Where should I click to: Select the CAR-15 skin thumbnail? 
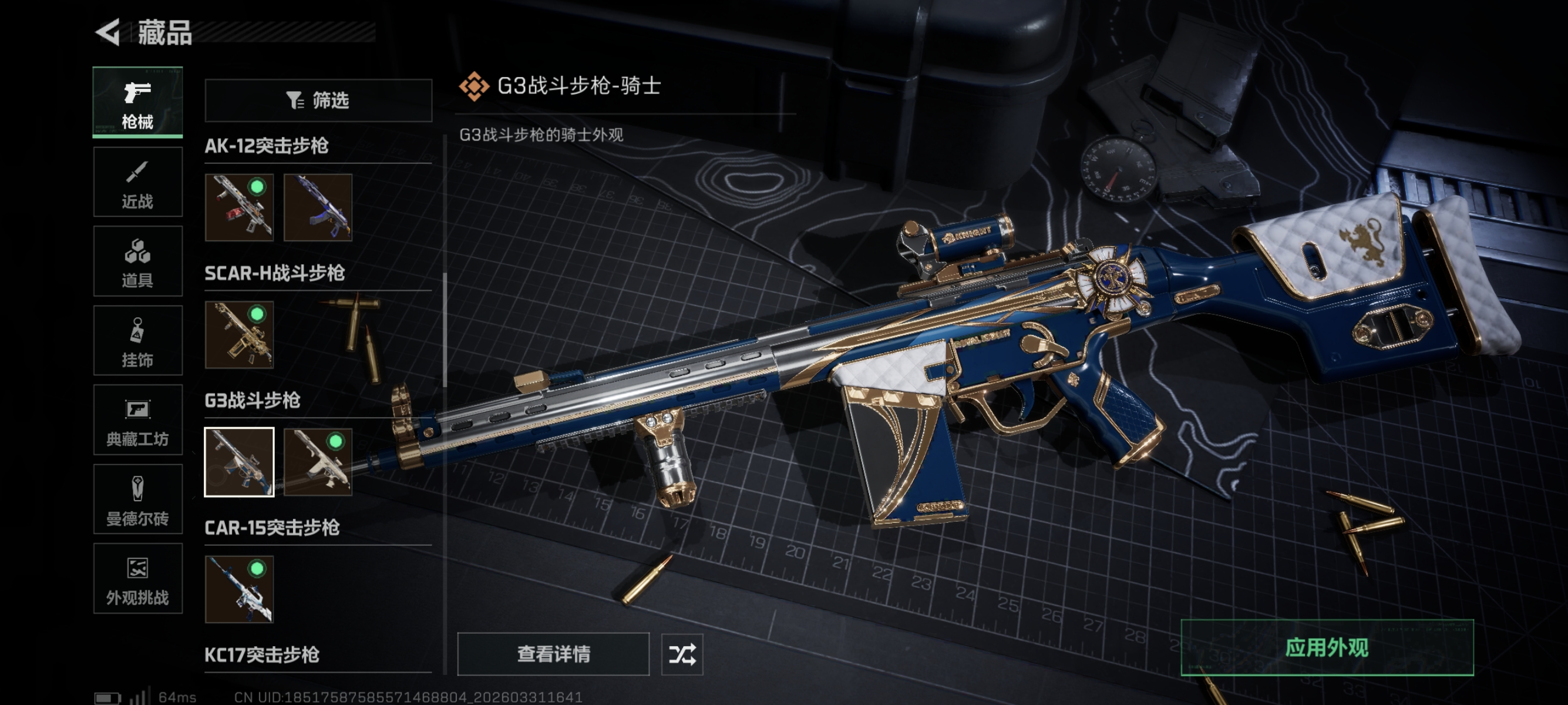(239, 589)
